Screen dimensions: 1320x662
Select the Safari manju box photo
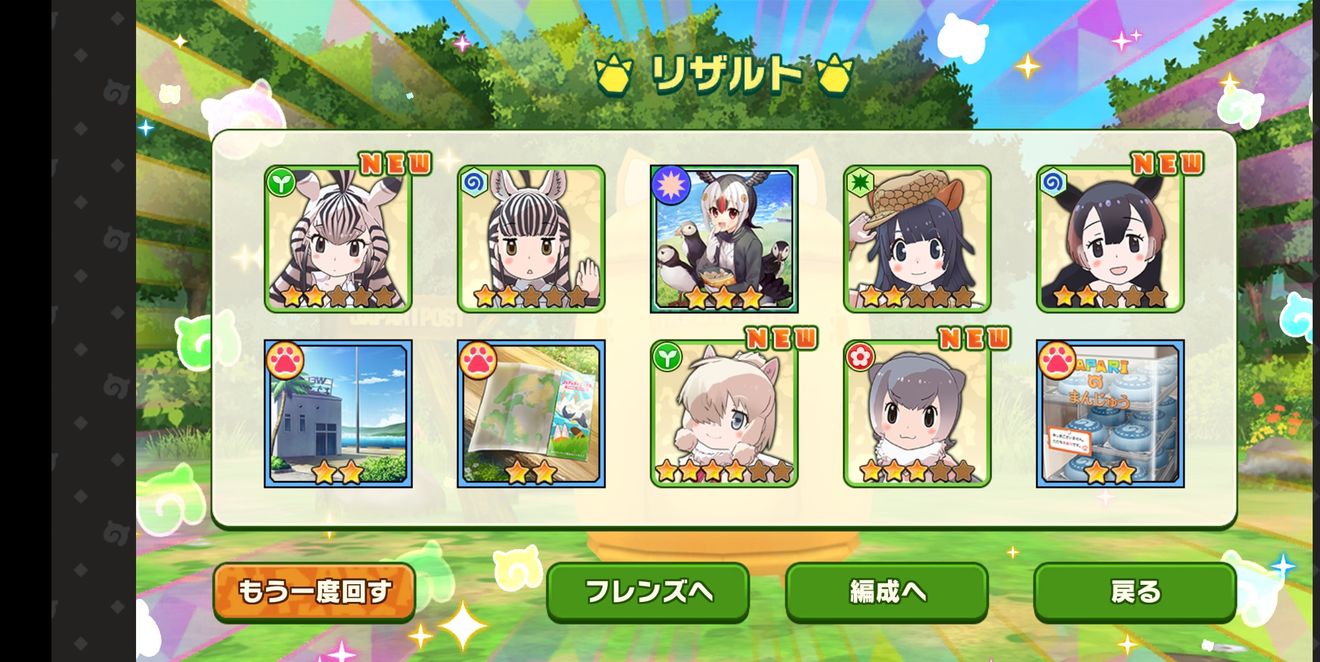click(x=1110, y=413)
